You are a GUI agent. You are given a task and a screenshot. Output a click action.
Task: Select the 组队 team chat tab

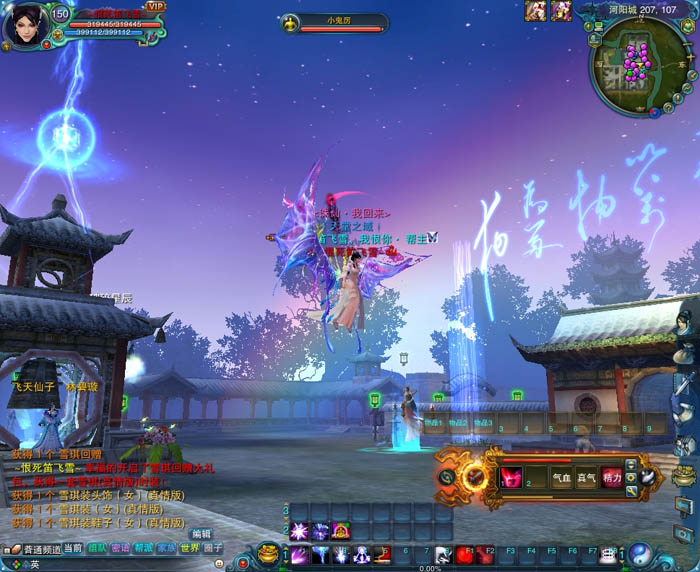(98, 548)
